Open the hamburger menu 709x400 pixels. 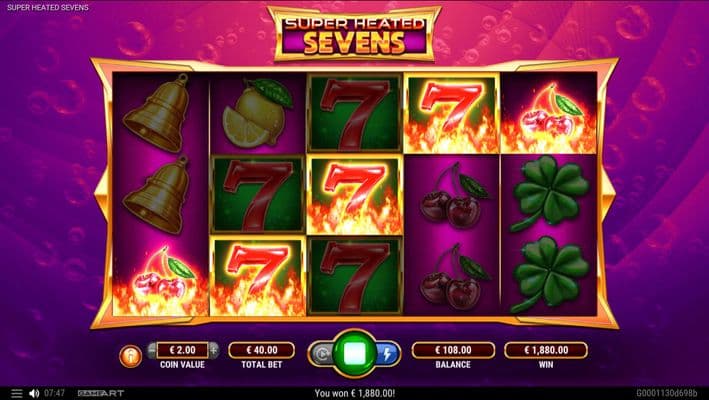[15, 393]
